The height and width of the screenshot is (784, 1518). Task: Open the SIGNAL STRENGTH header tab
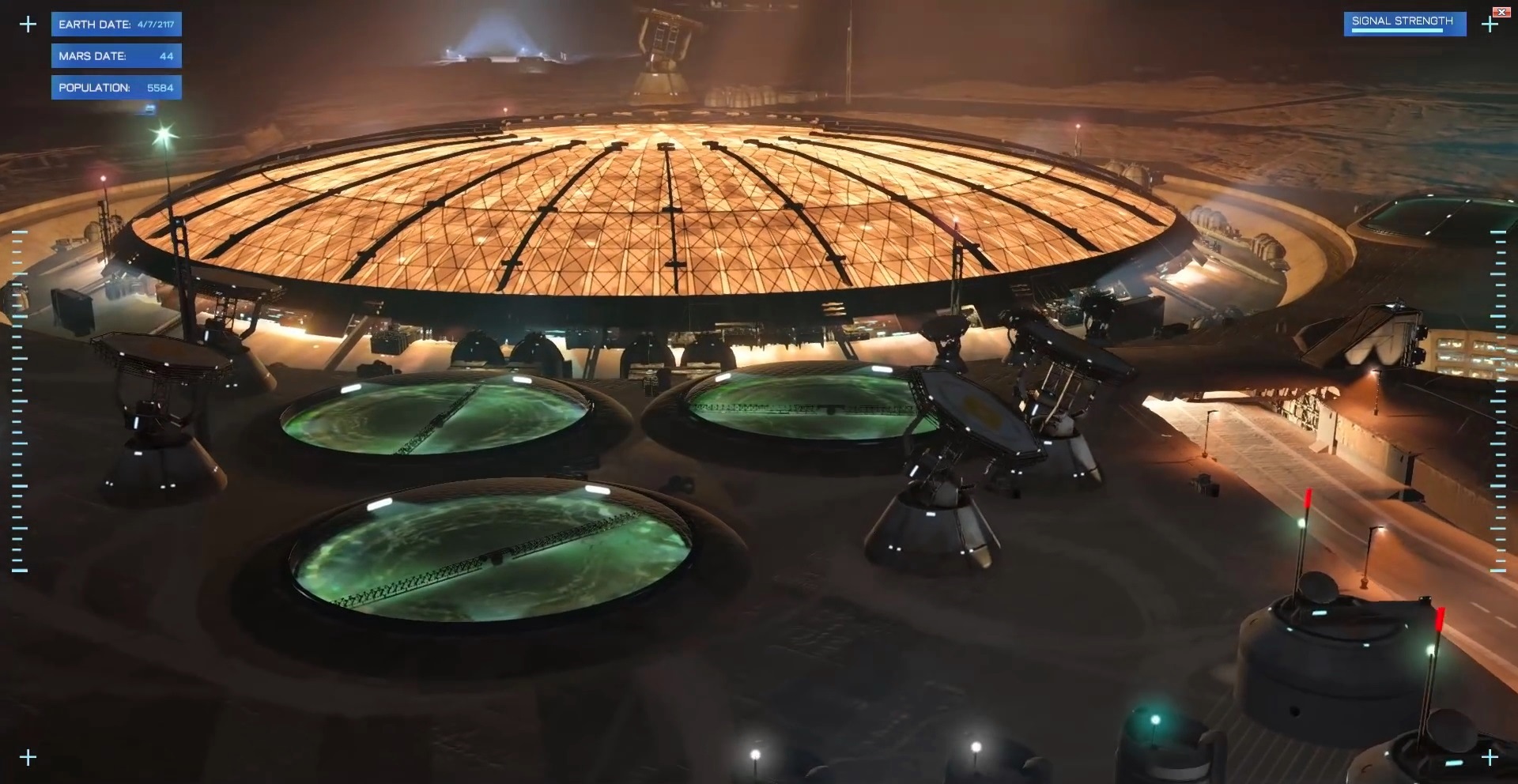(x=1405, y=21)
